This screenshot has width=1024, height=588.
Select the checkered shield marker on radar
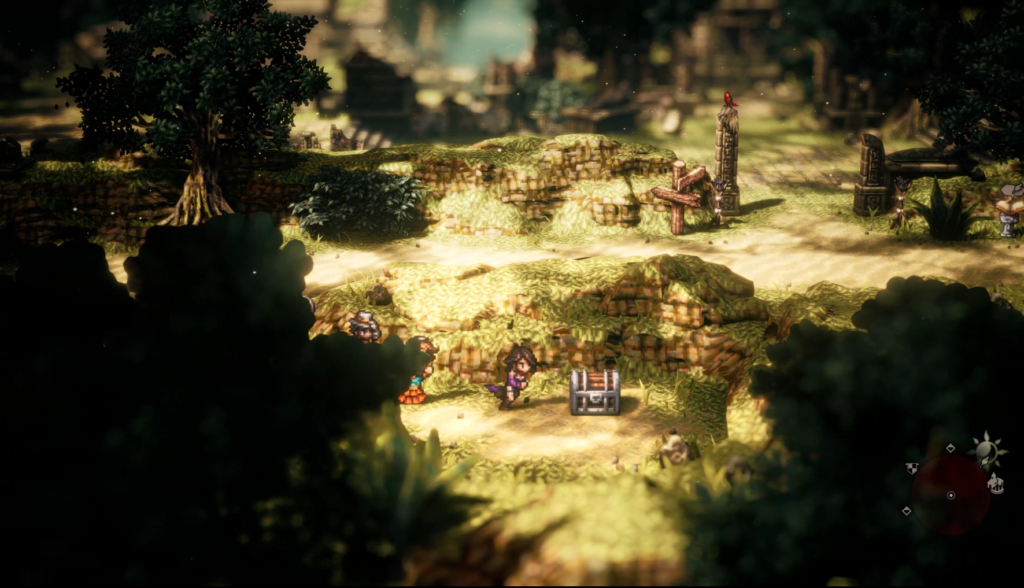click(912, 467)
